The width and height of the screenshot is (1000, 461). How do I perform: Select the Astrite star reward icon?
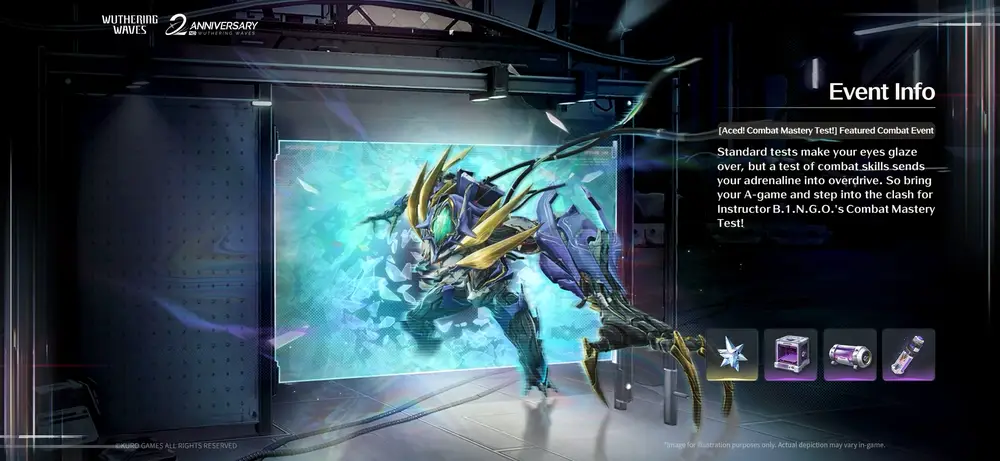pyautogui.click(x=732, y=355)
